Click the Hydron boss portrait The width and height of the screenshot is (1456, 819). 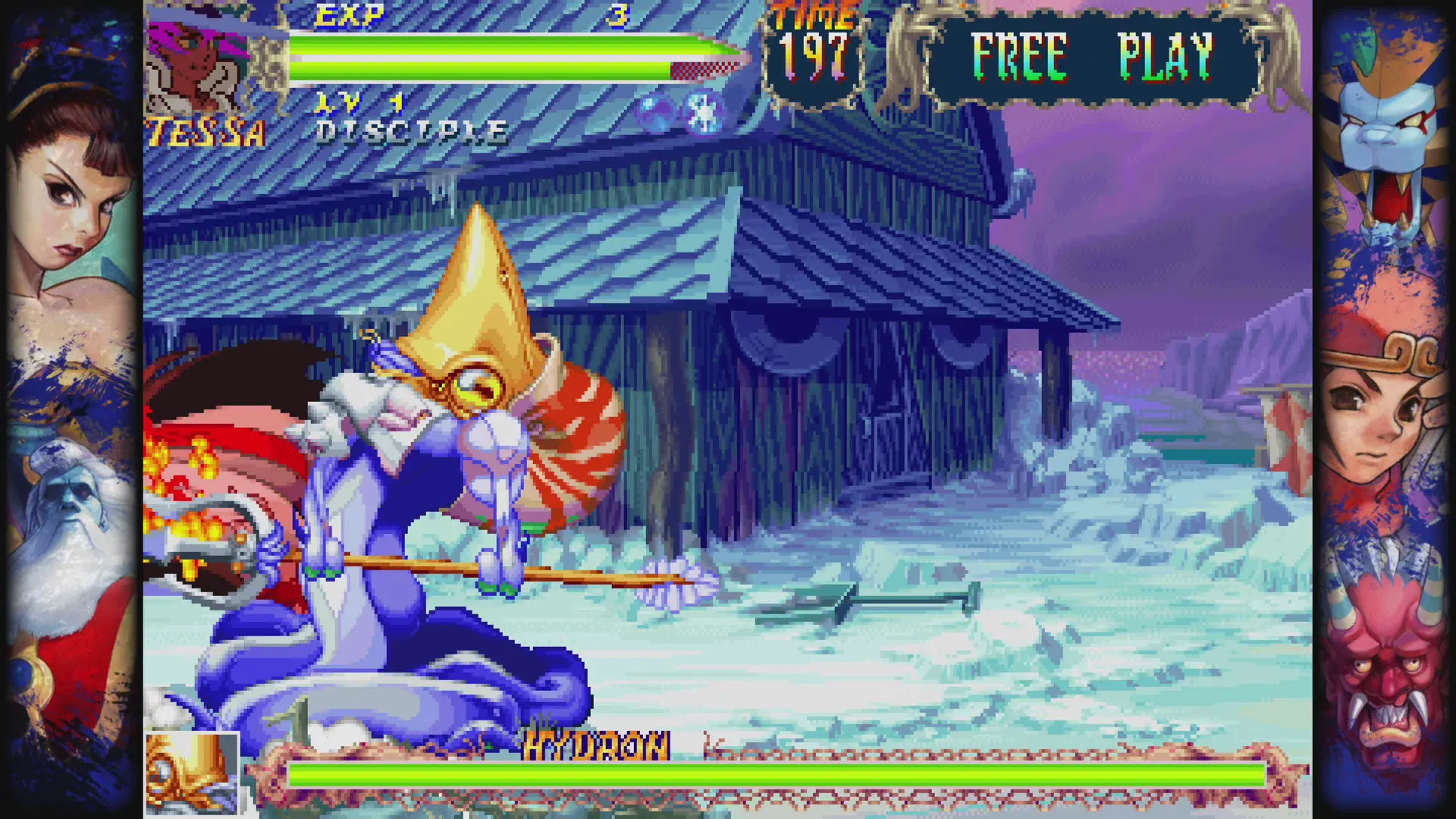[x=192, y=773]
